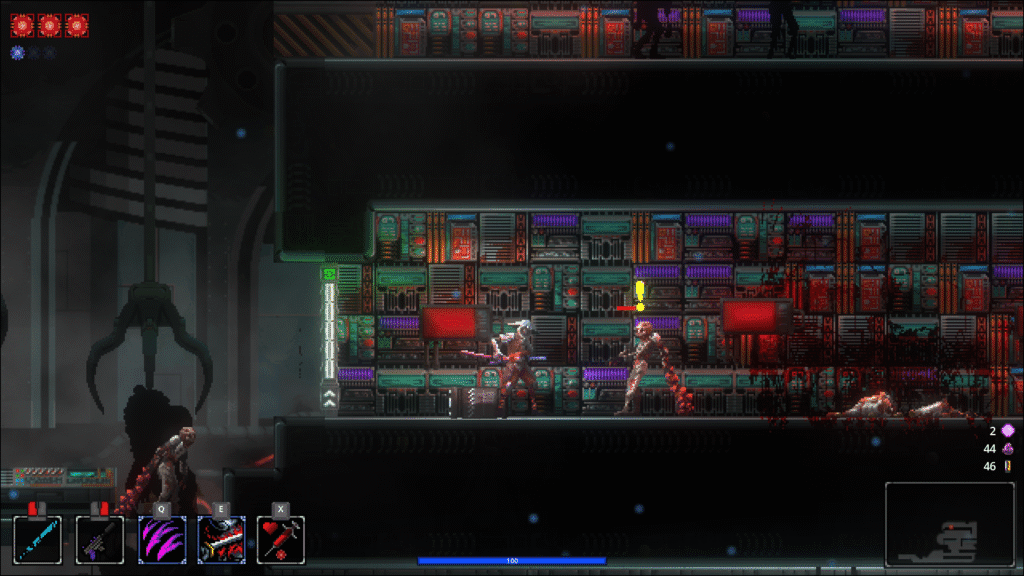Use the red healing syringe item

coord(281,540)
